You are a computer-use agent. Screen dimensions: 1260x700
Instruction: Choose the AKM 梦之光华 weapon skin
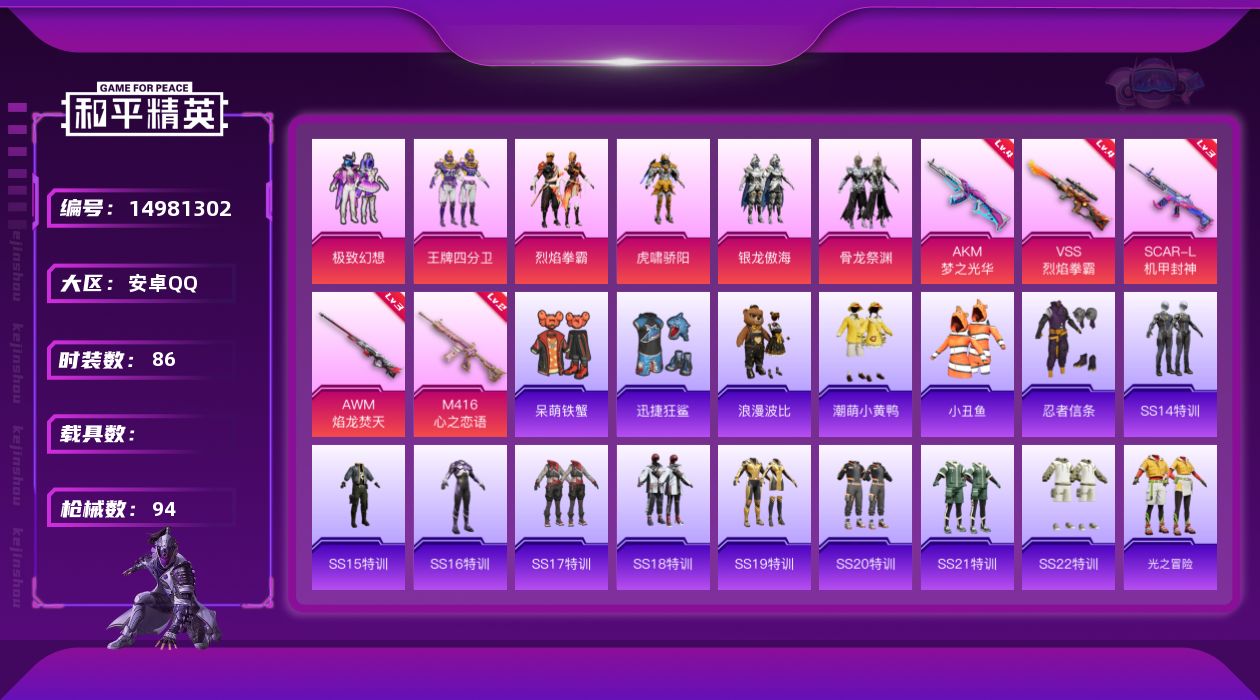(x=967, y=211)
